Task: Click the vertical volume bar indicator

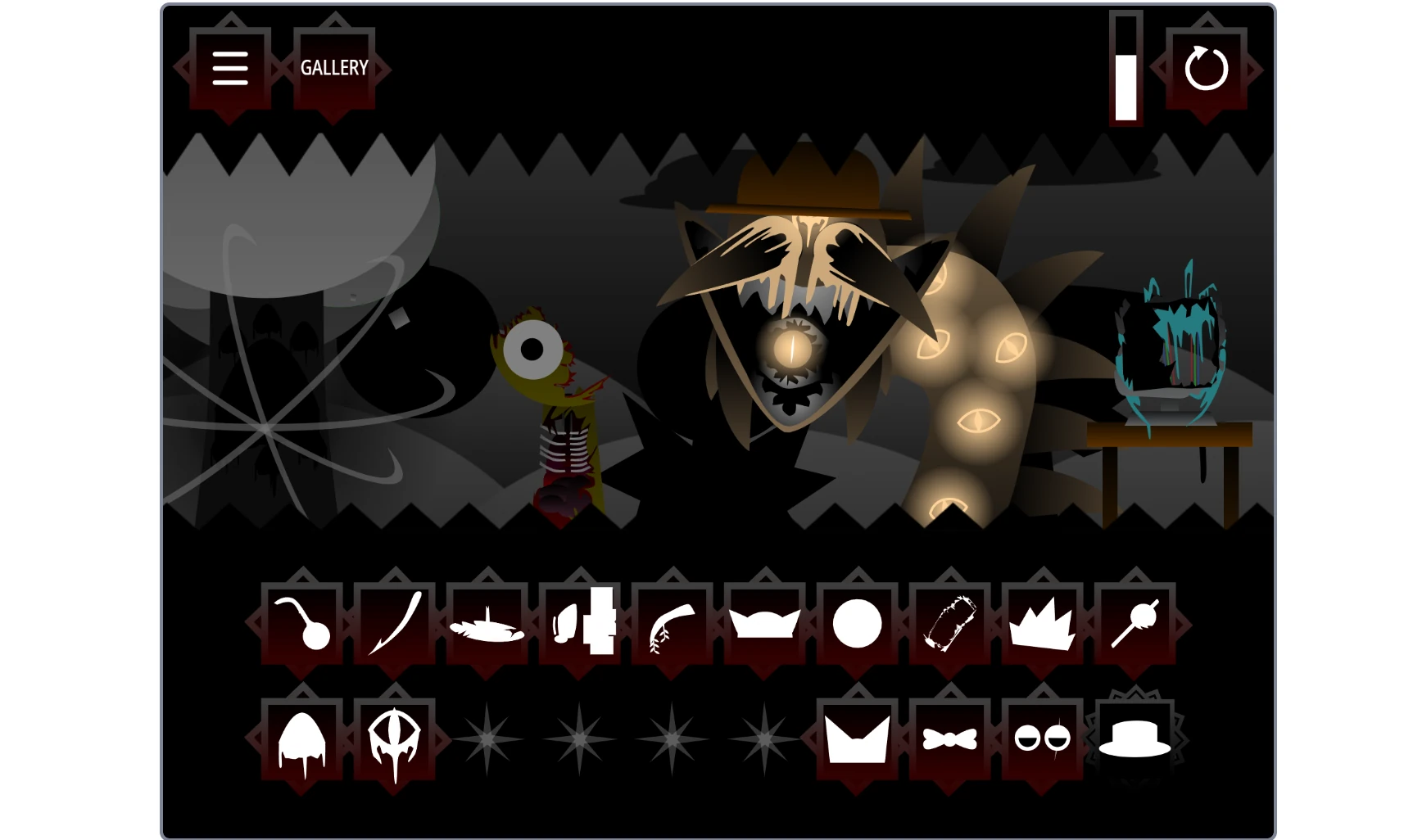Action: click(x=1128, y=69)
